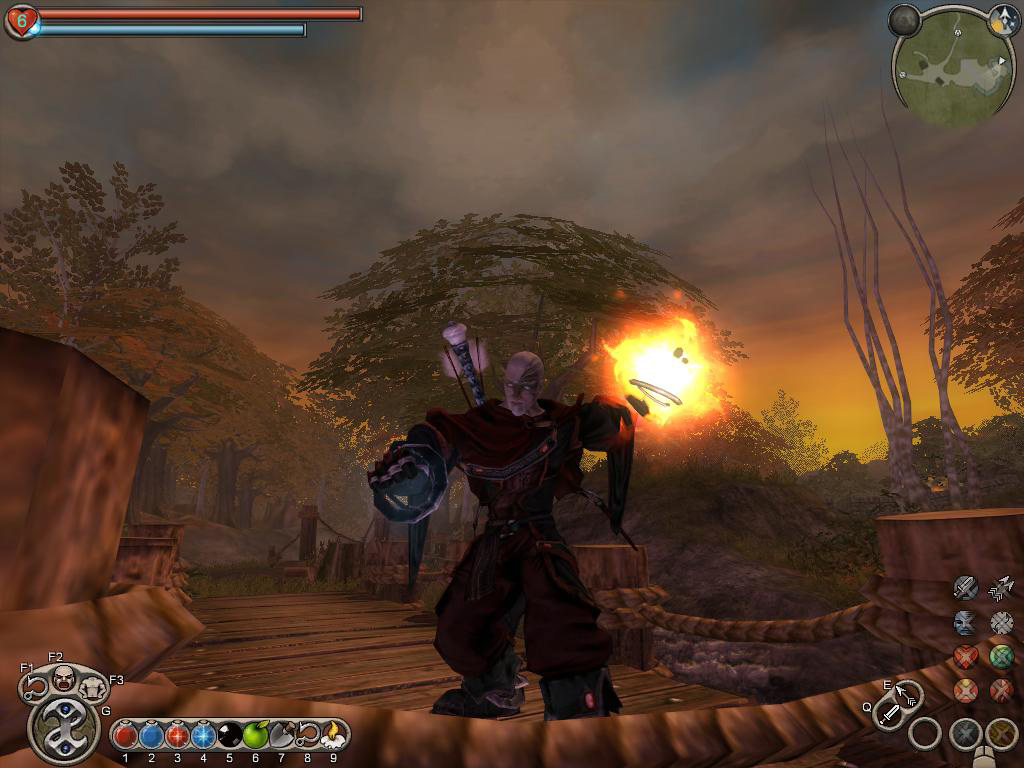Open the large swirl emblem button
The image size is (1024, 768).
point(64,728)
